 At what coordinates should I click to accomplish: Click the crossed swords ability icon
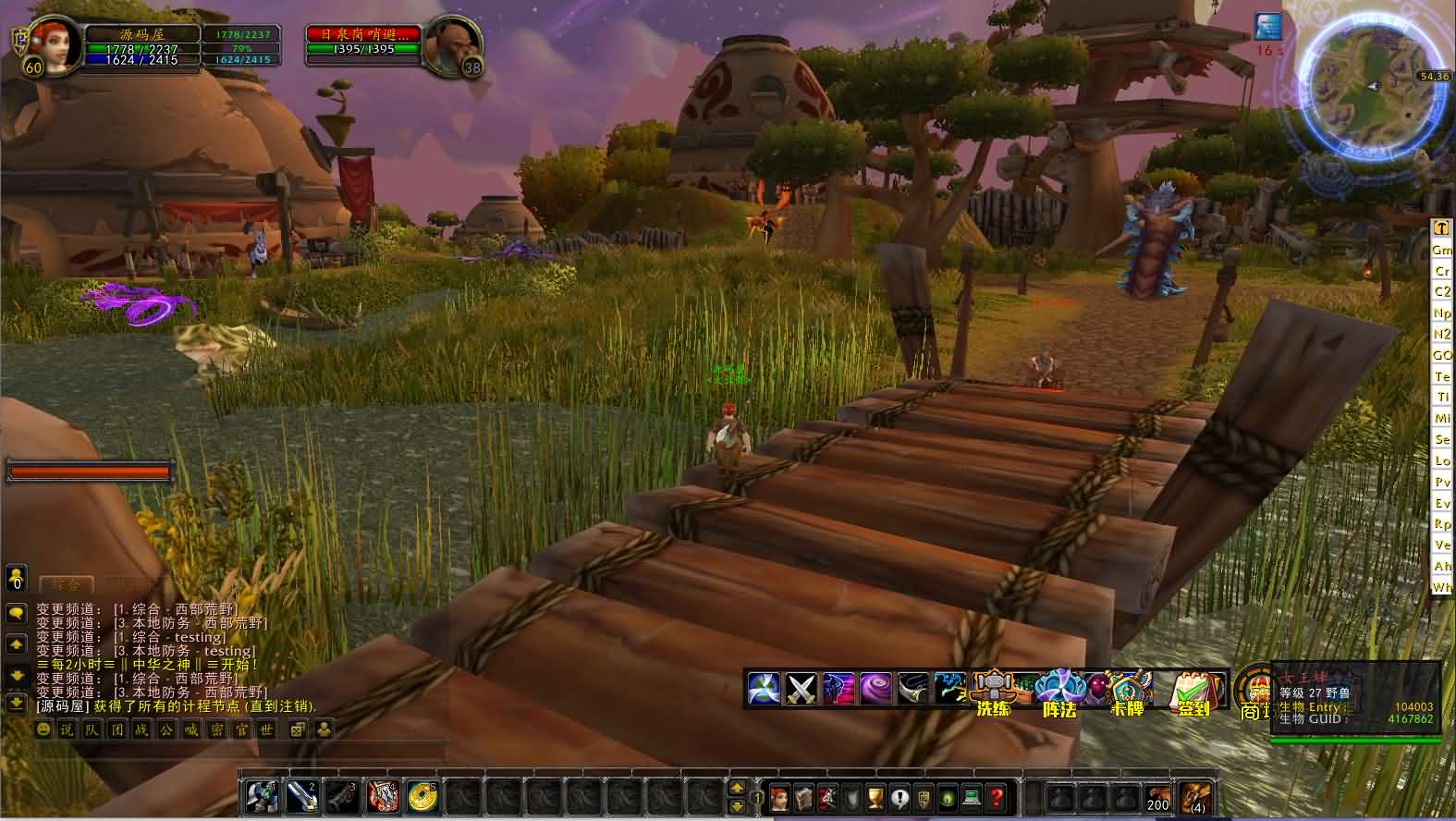point(800,689)
